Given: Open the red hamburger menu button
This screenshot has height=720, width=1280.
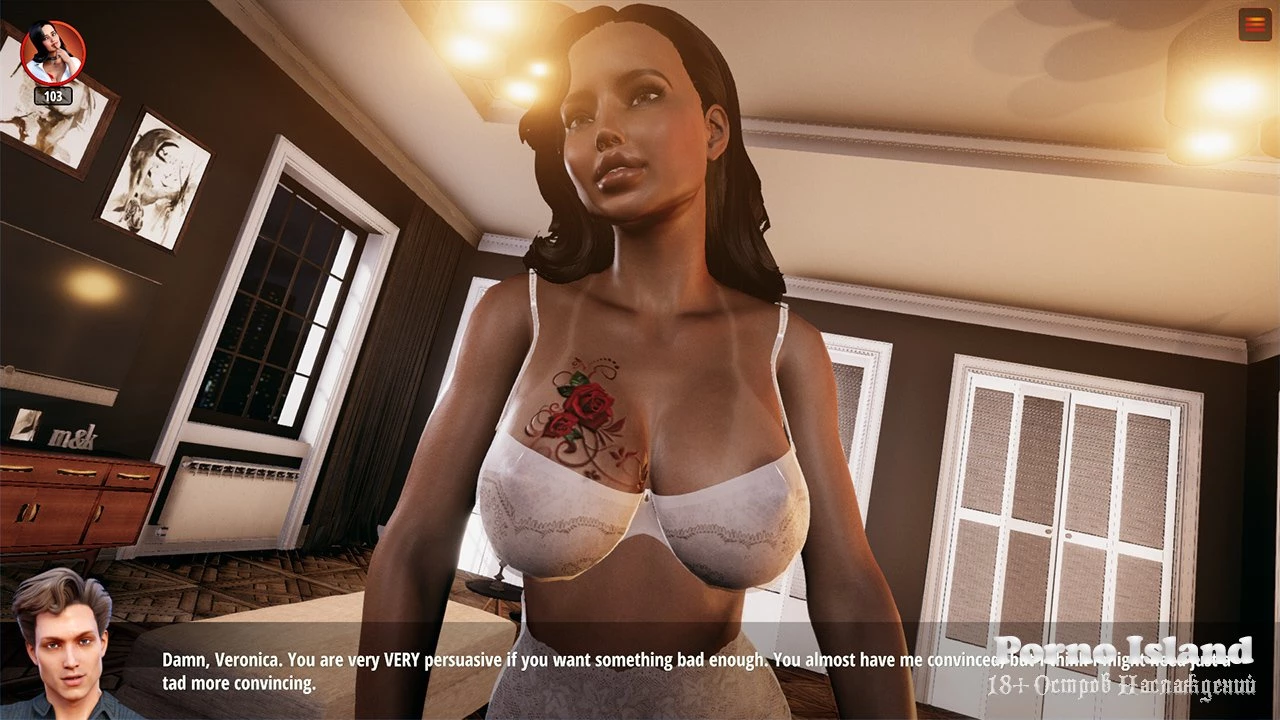Looking at the screenshot, I should (1254, 24).
